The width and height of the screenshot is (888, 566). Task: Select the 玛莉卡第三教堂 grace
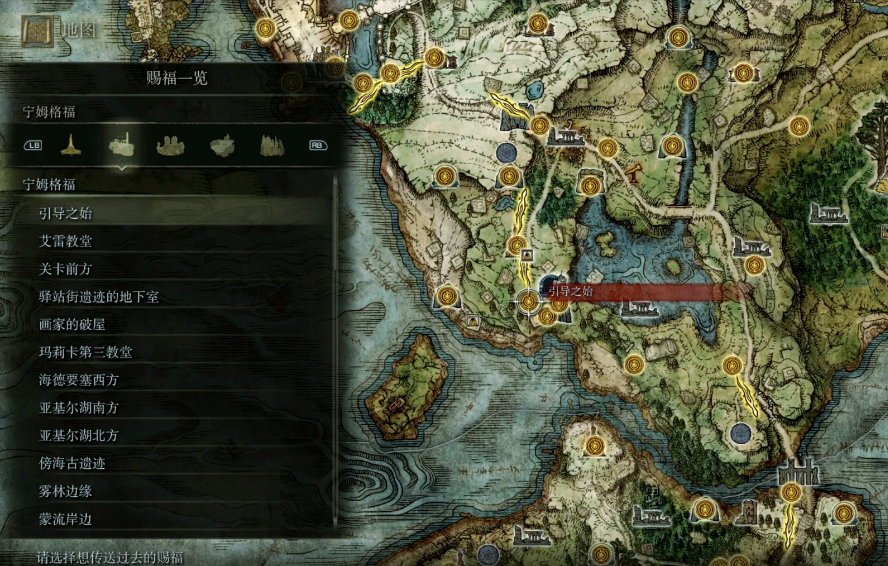[85, 352]
